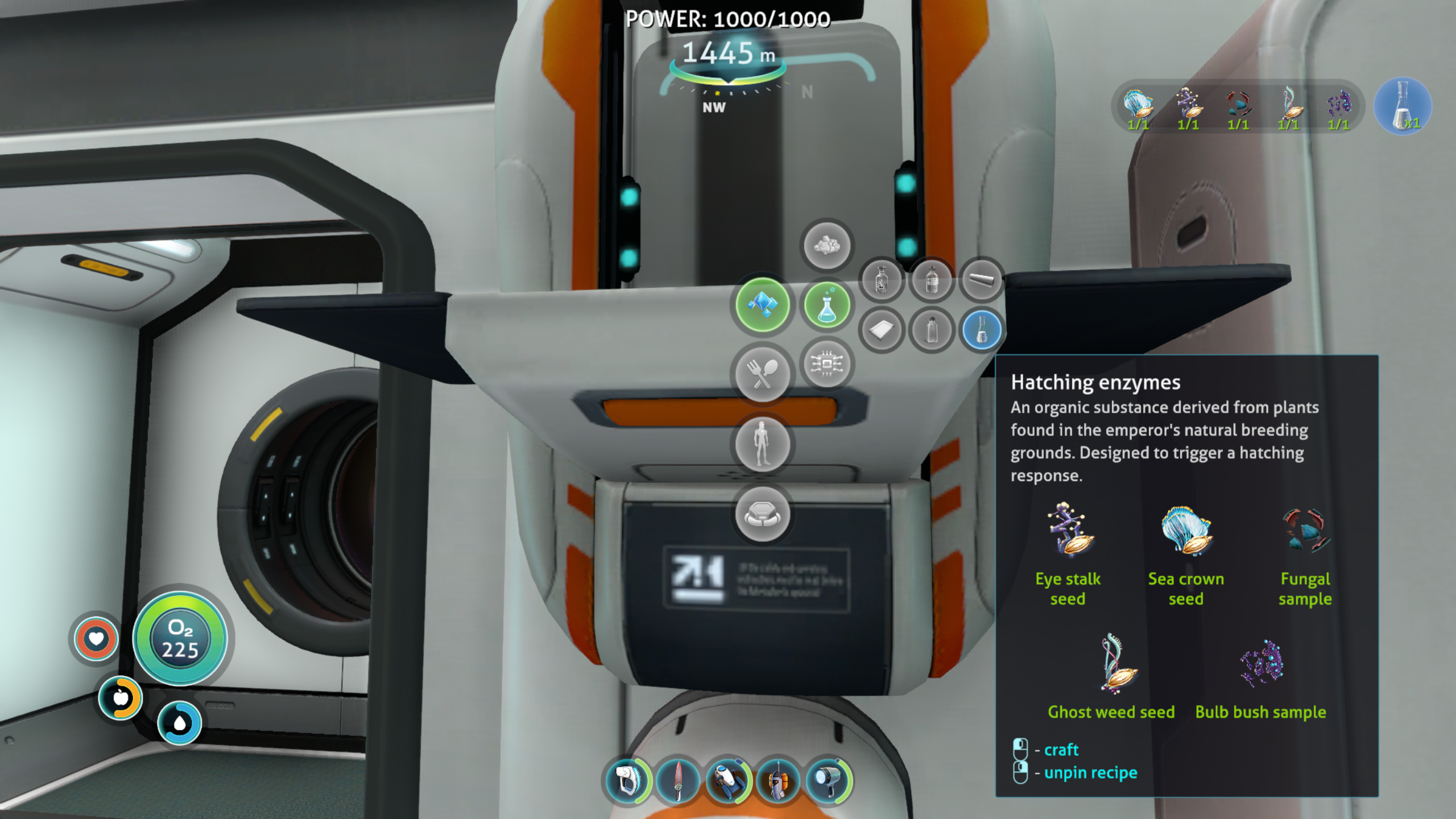1456x819 pixels.
Task: Select the red-bladed knife hotbar slot
Action: point(677,780)
